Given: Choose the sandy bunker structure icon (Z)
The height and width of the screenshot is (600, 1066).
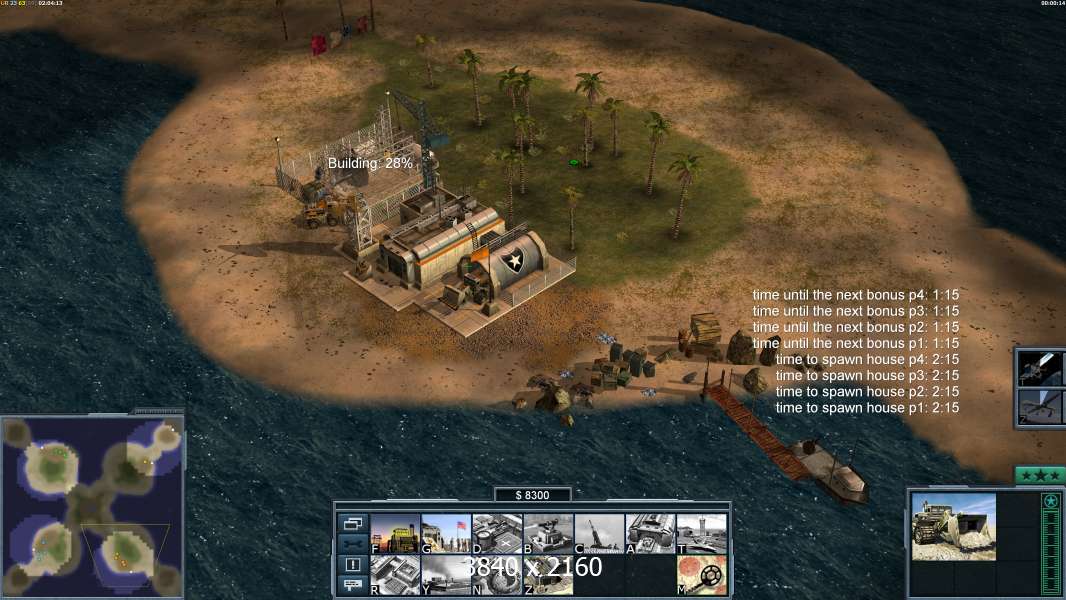Looking at the screenshot, I should click(548, 575).
